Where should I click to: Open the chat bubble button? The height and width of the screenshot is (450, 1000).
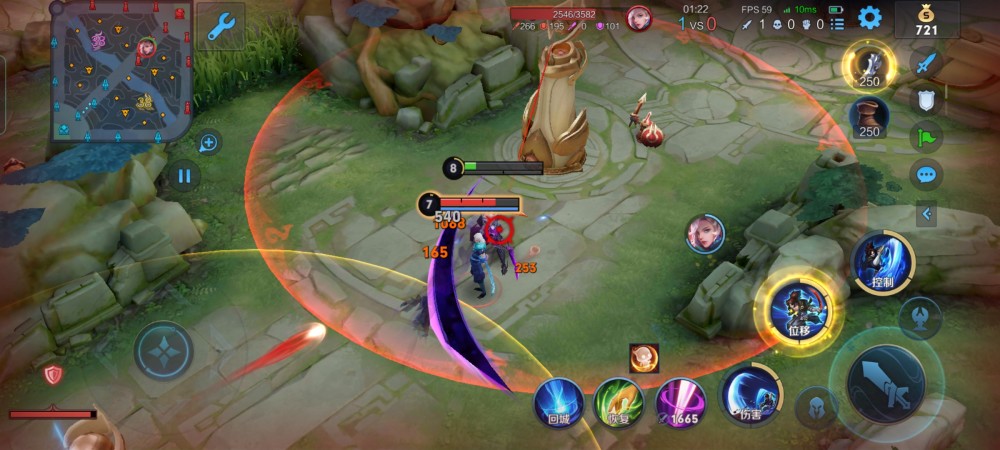tap(927, 174)
